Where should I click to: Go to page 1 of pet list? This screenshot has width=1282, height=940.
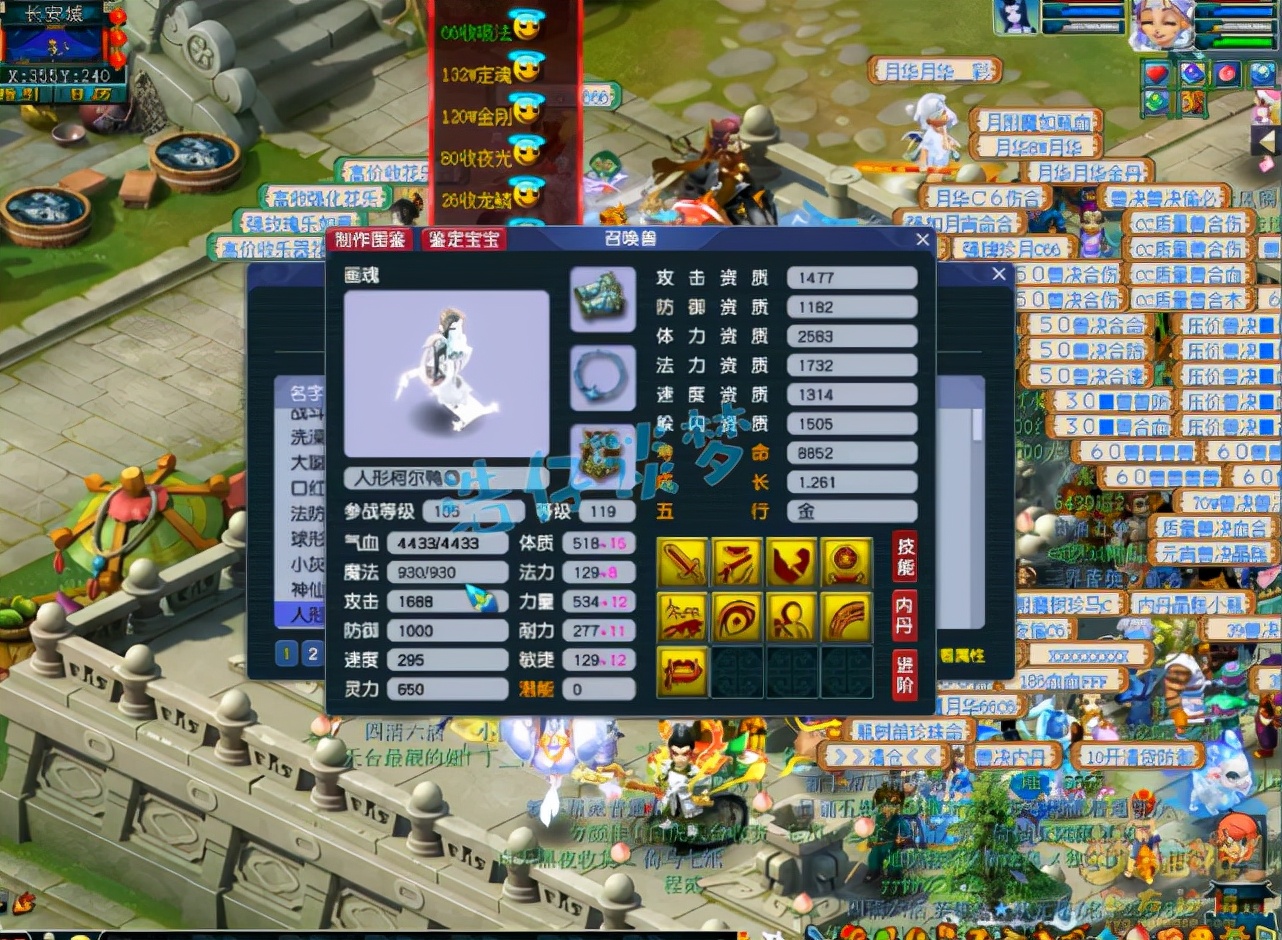(287, 654)
